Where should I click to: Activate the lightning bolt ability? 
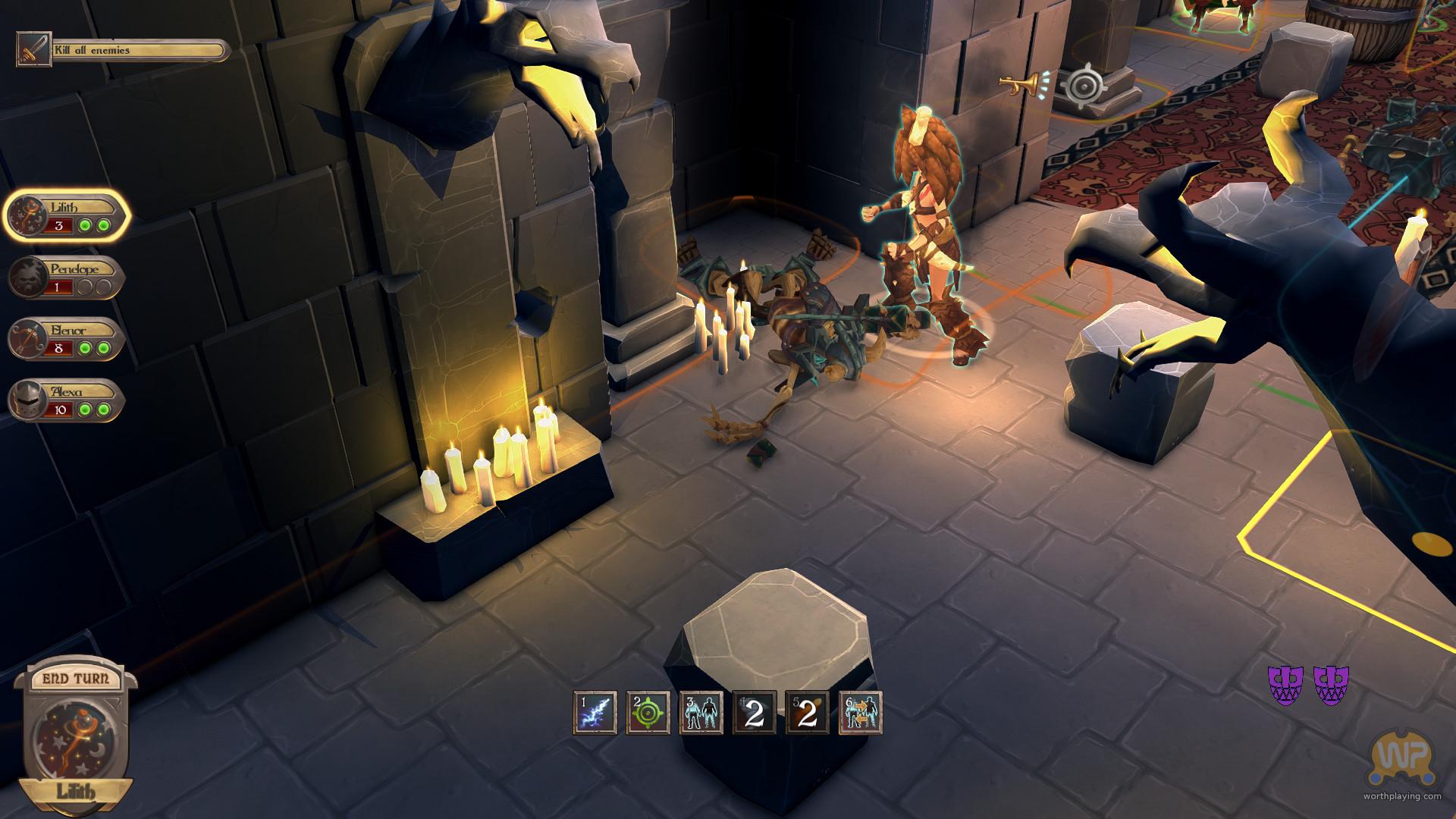(595, 713)
